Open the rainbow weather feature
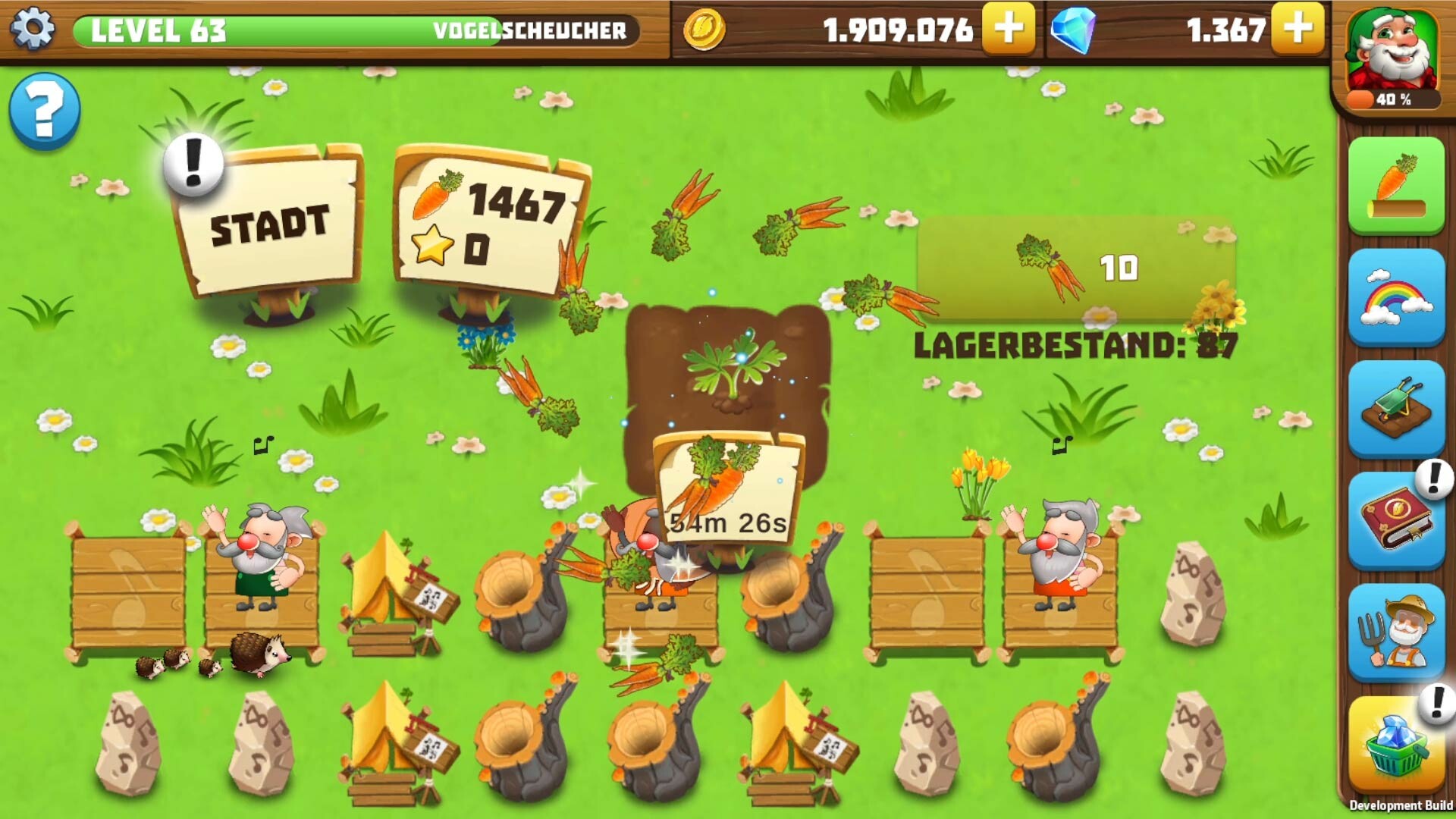 [x=1399, y=296]
